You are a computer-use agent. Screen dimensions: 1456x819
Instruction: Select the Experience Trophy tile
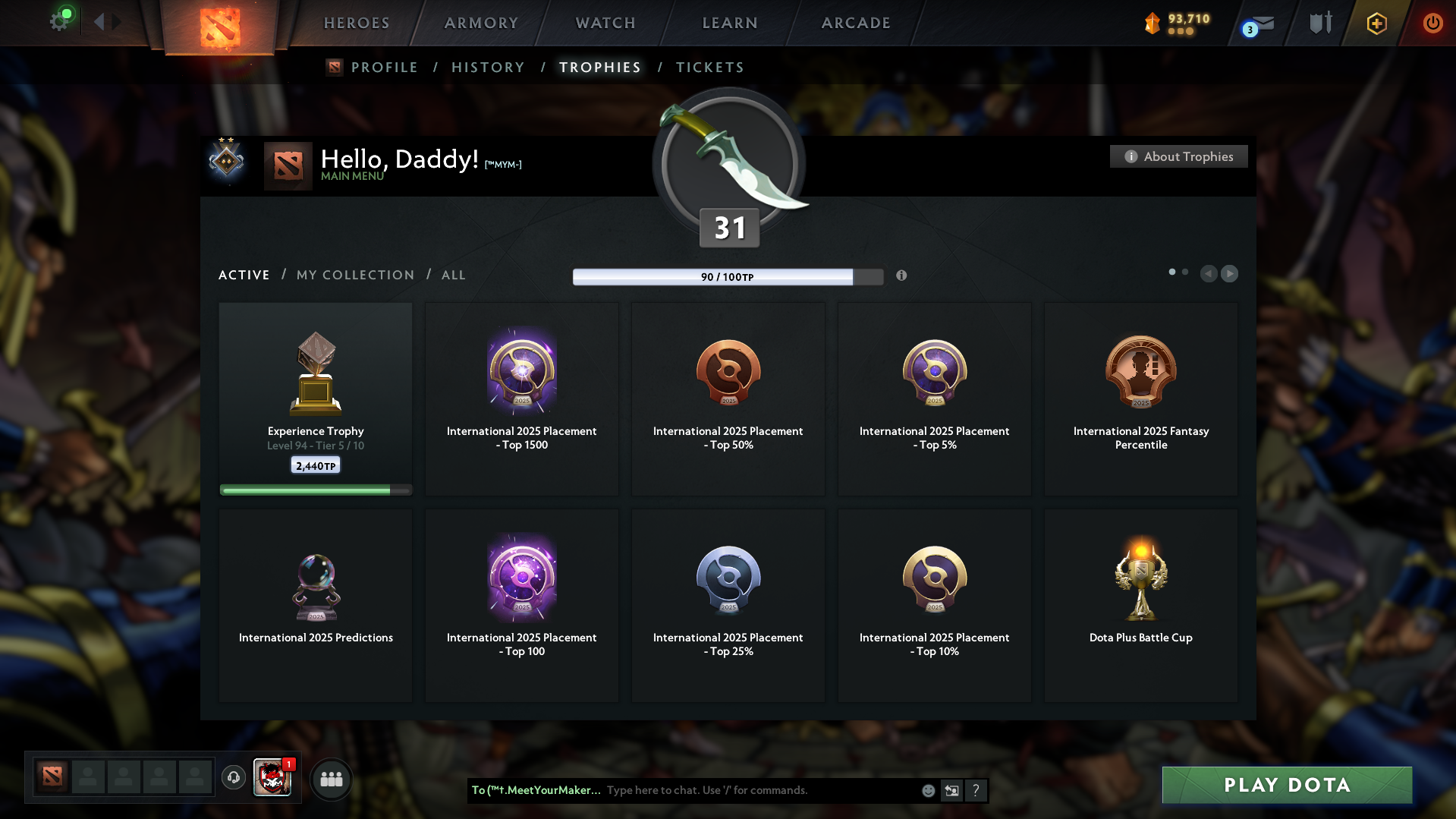click(x=316, y=399)
